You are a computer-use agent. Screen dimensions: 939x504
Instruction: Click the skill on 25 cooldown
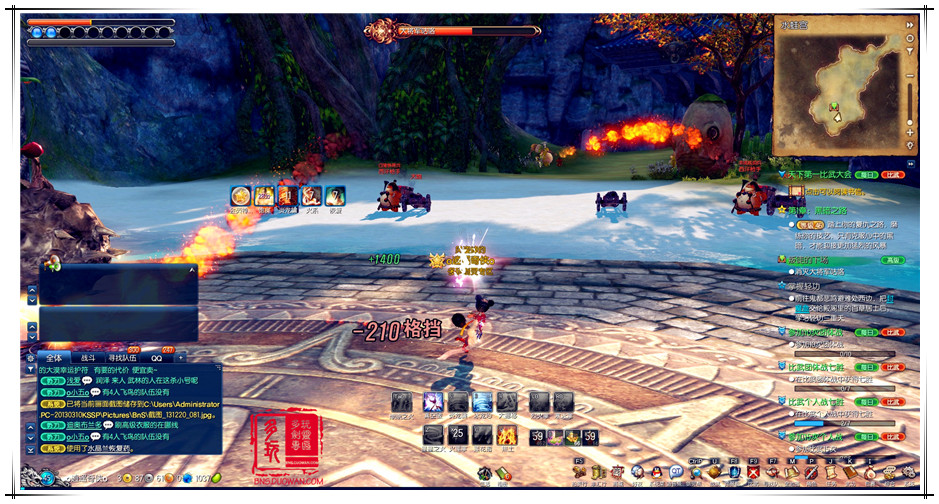click(x=458, y=435)
